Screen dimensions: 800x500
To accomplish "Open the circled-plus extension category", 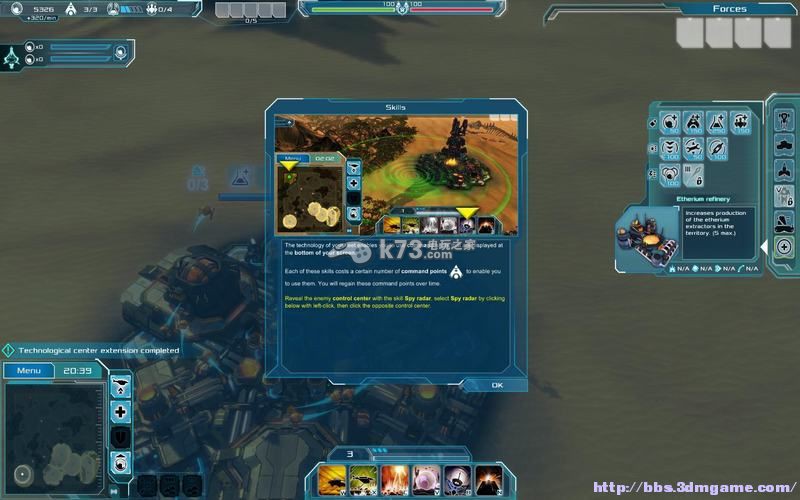I will 784,246.
